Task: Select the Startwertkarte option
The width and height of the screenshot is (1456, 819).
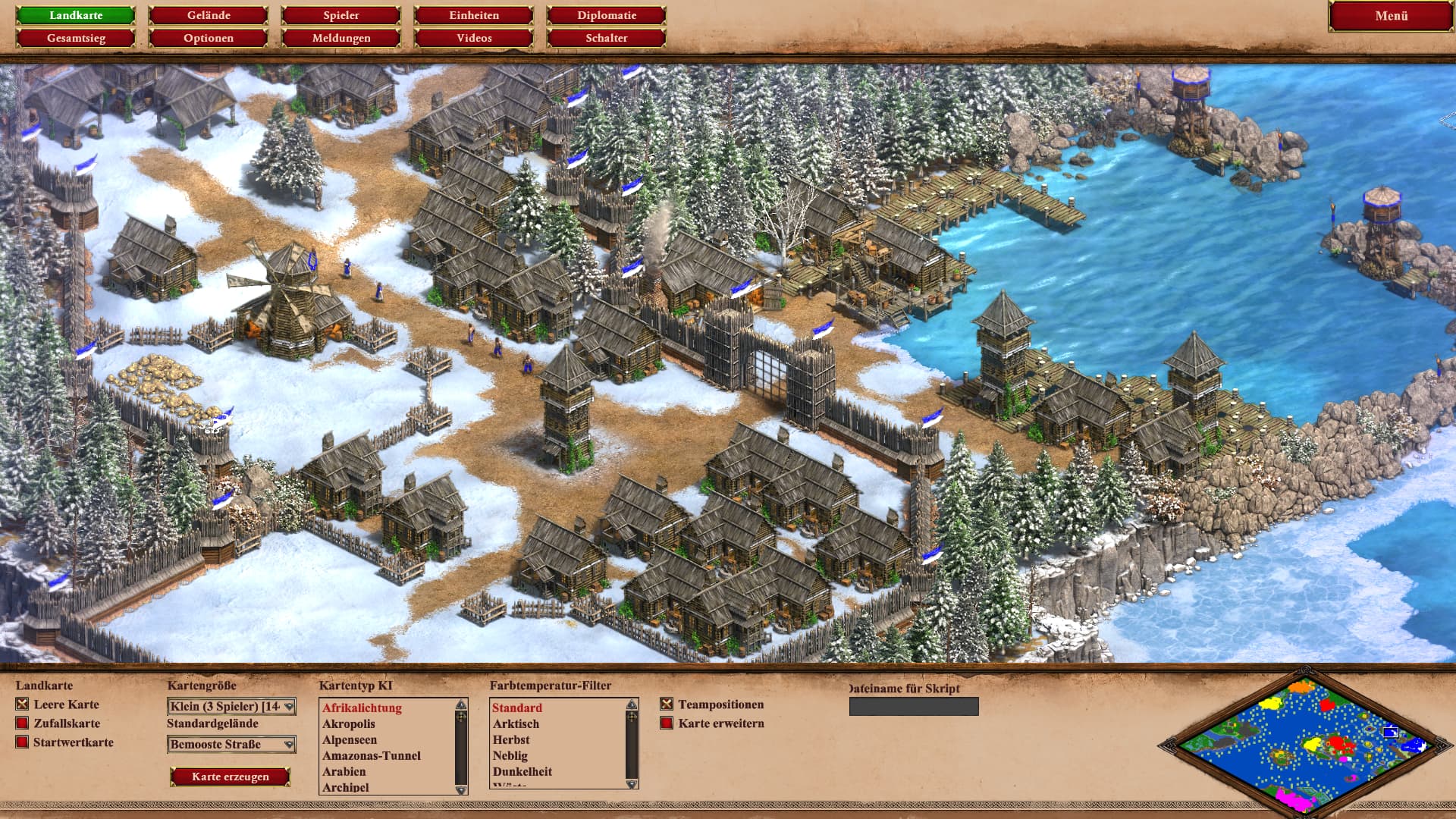Action: 23,742
